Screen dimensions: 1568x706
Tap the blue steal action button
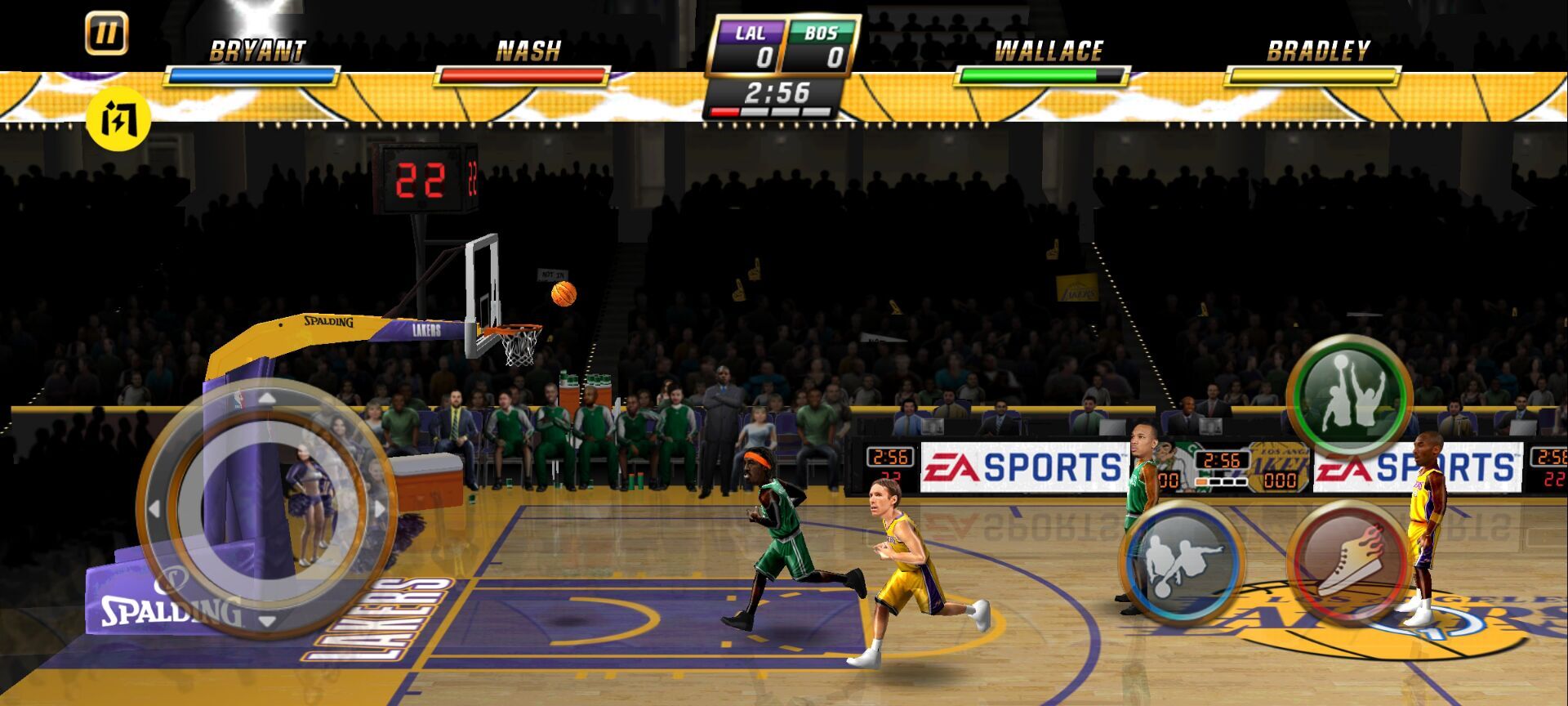[x=1182, y=562]
